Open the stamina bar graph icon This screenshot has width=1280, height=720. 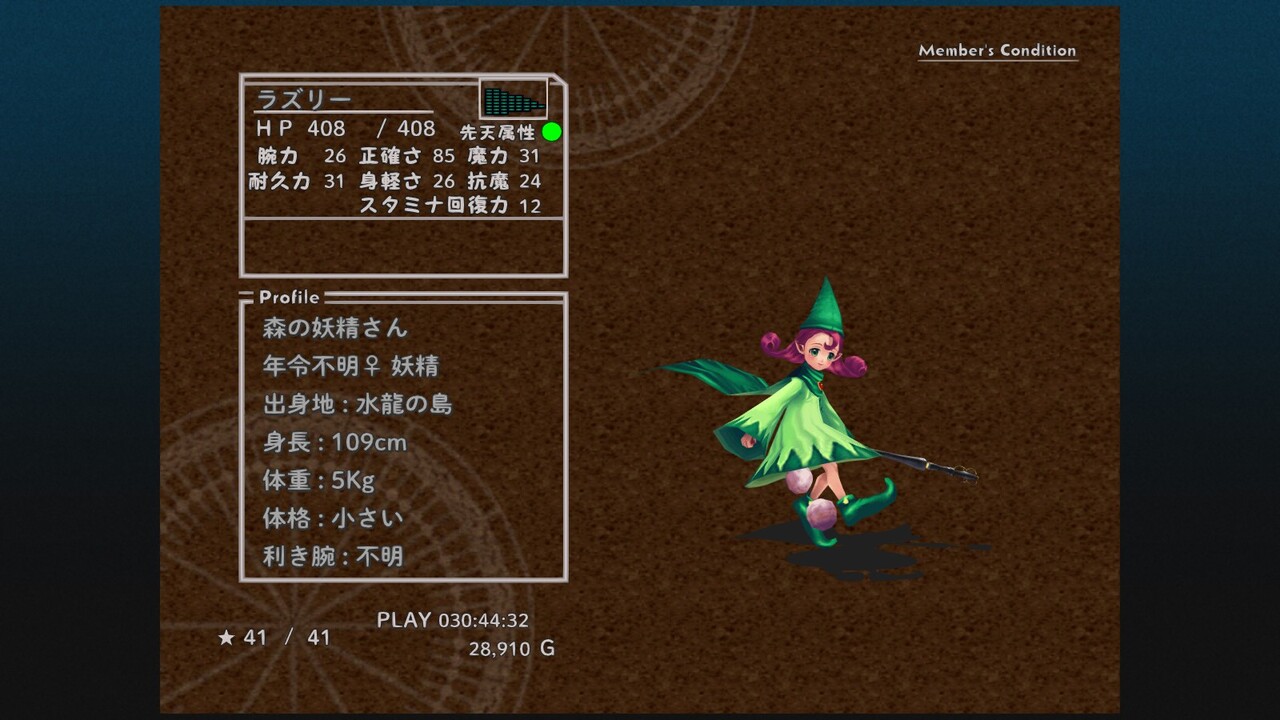pos(513,100)
